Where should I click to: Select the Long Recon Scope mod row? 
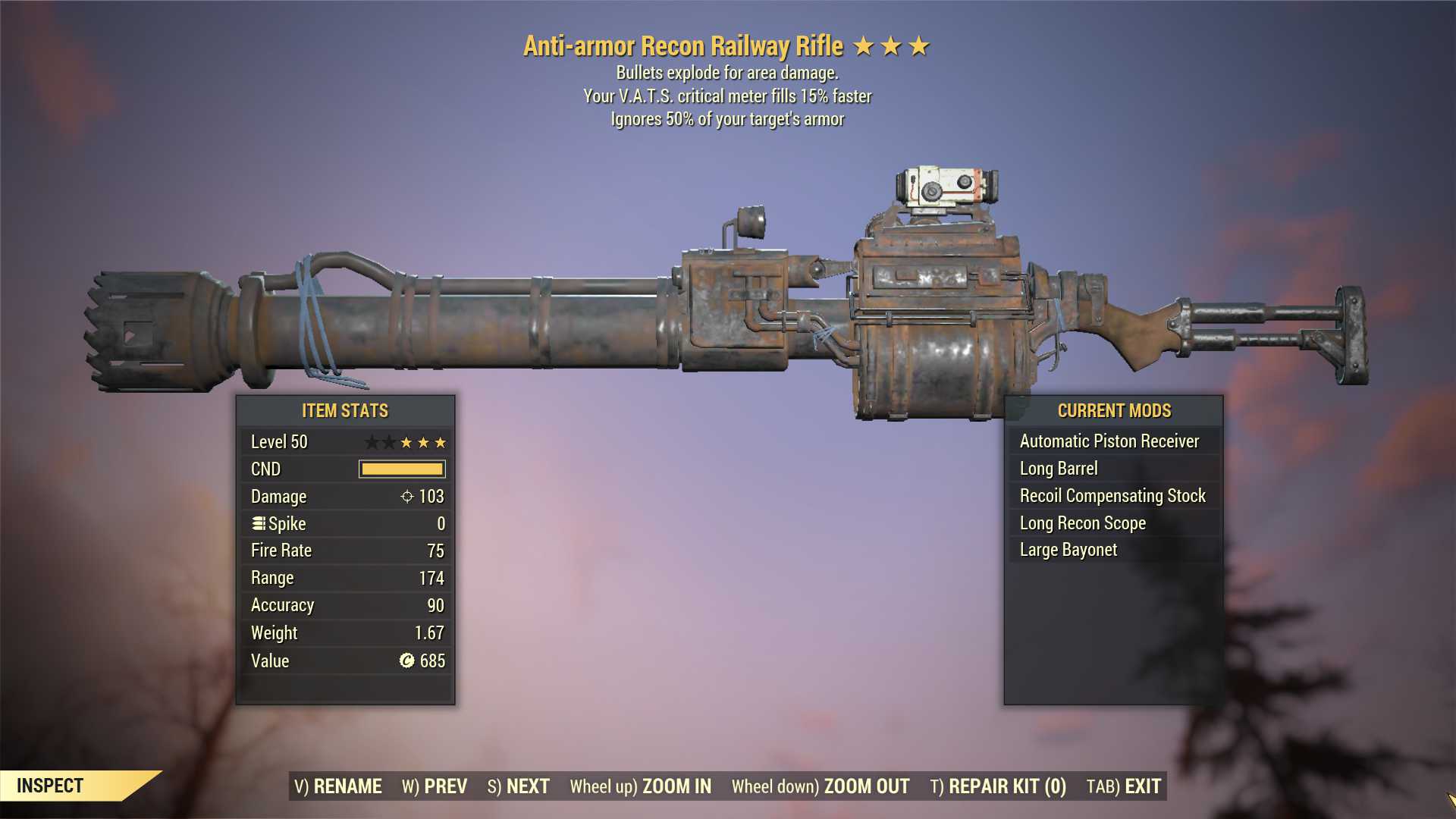coord(1112,523)
